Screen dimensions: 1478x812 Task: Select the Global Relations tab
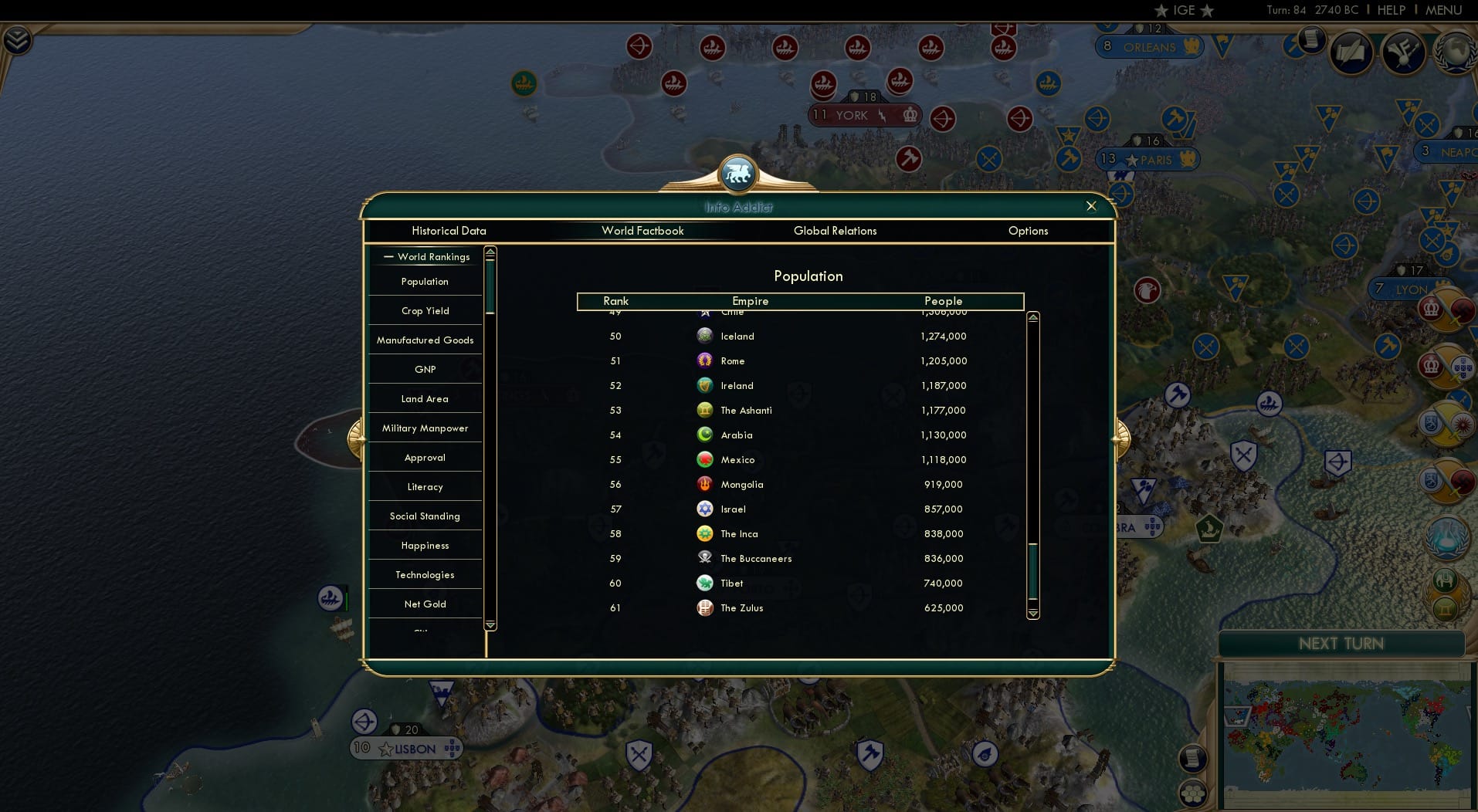835,231
